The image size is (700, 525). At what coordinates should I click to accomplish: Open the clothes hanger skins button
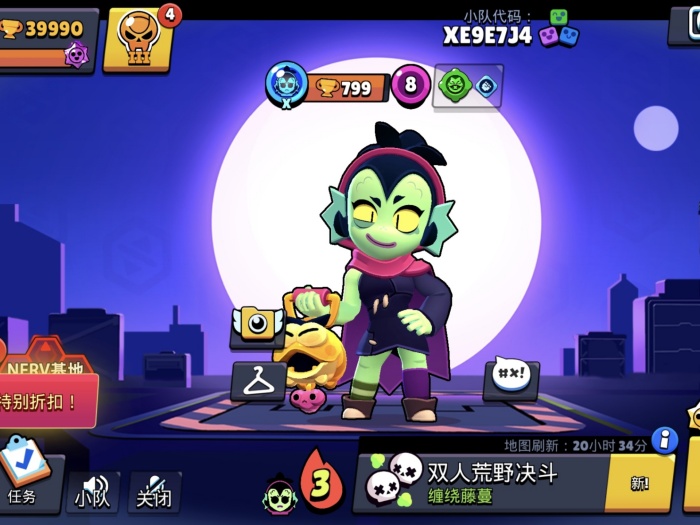click(x=258, y=381)
